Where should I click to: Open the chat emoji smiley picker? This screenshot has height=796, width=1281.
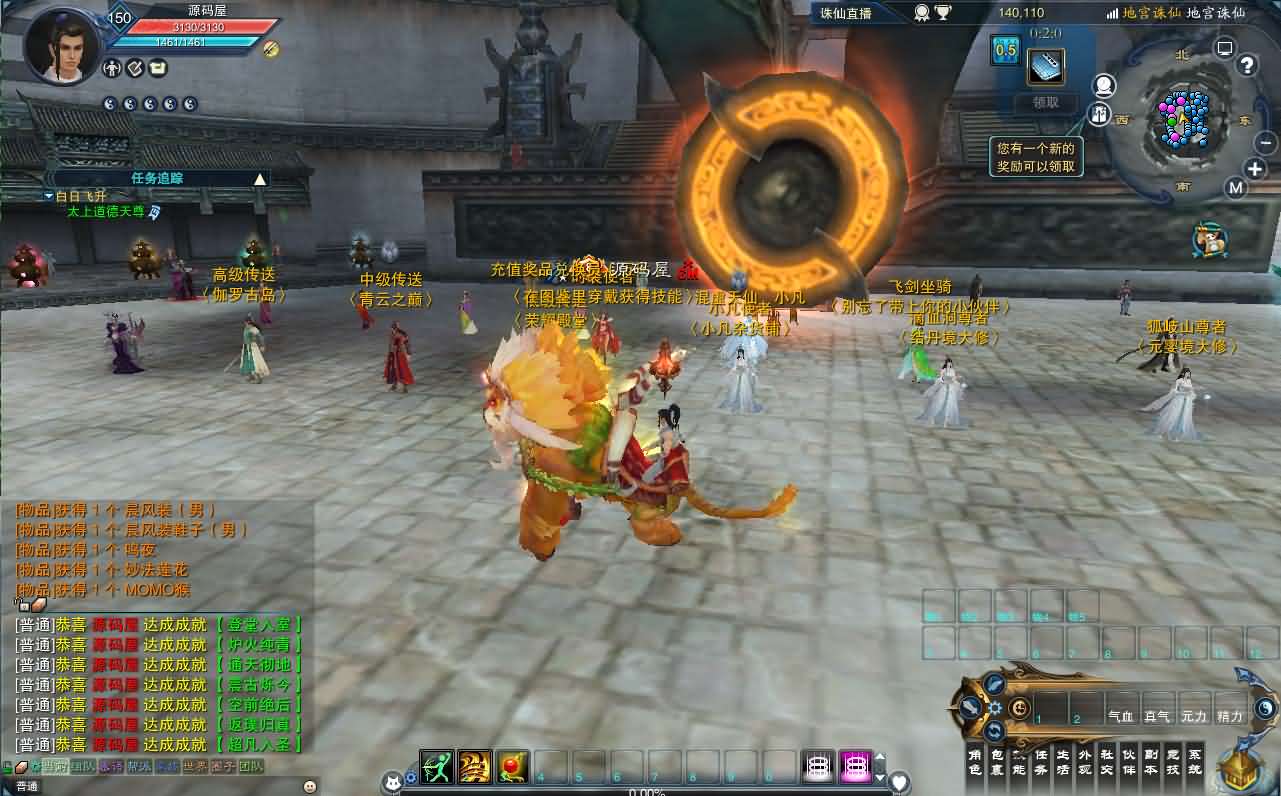click(x=309, y=787)
